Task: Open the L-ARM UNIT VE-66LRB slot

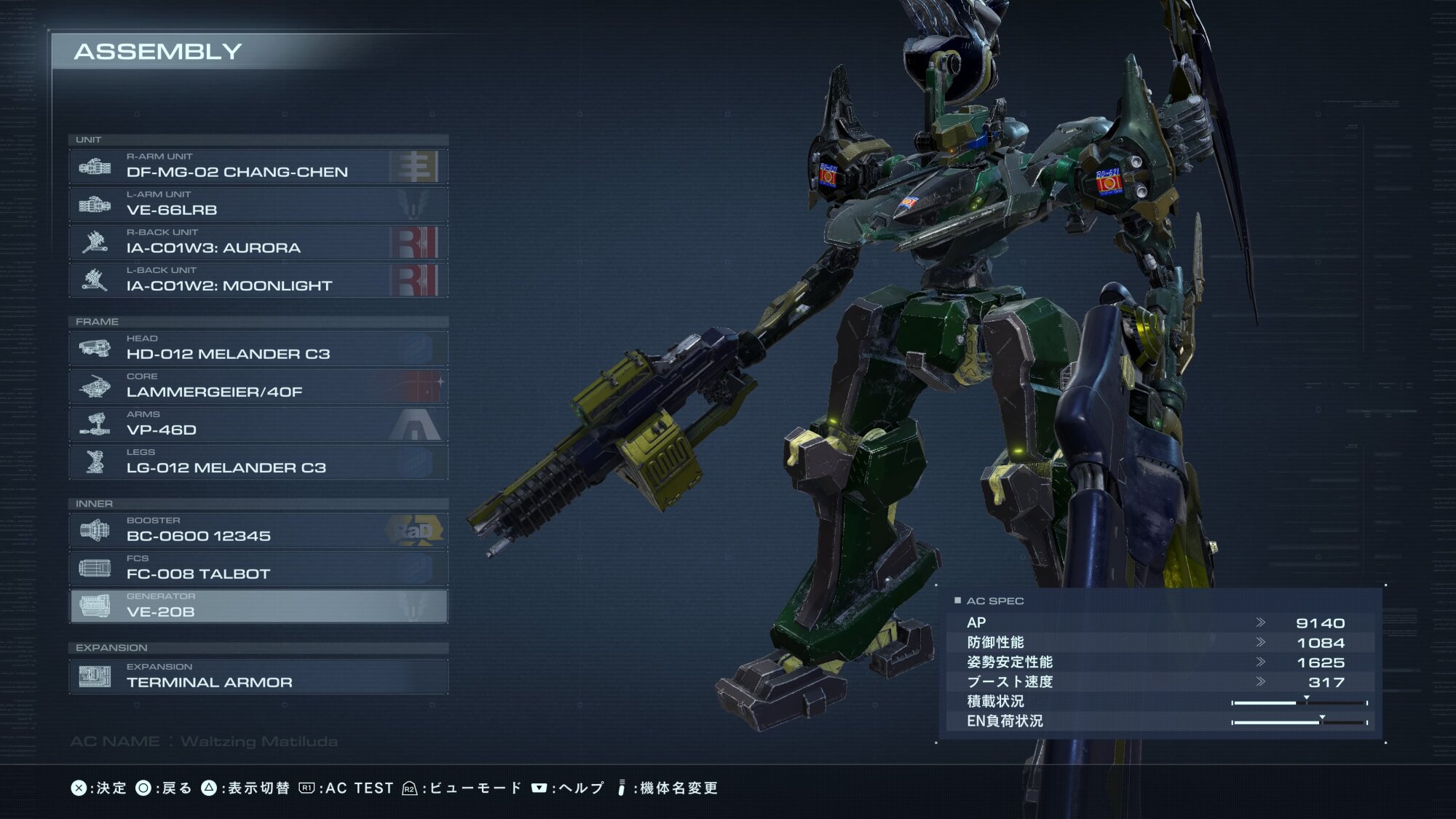Action: click(x=258, y=205)
